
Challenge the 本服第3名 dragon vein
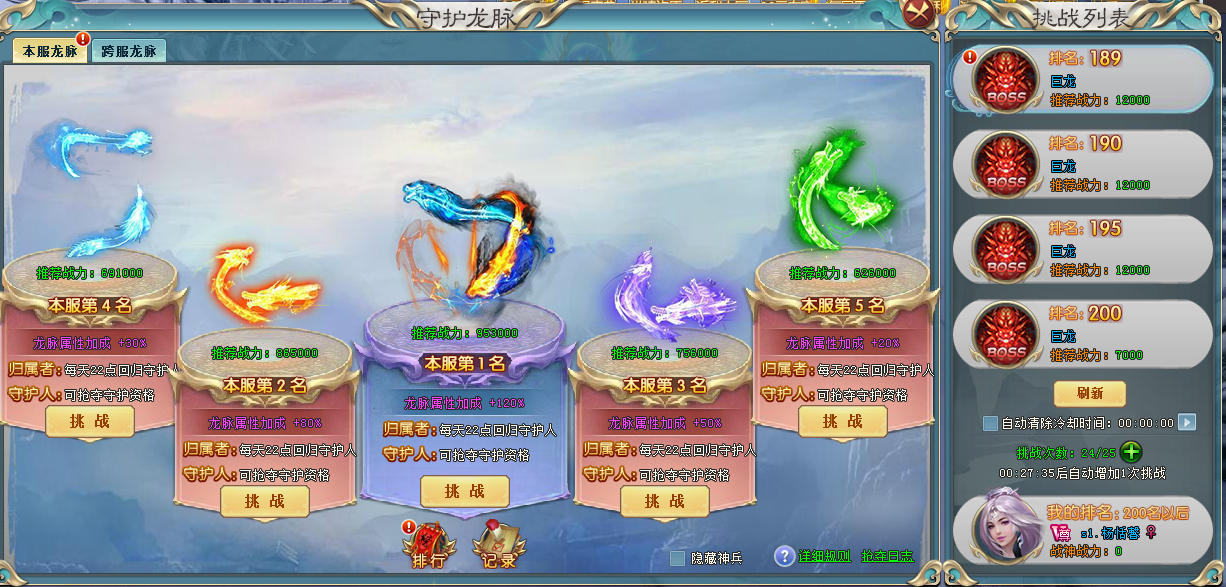point(664,501)
